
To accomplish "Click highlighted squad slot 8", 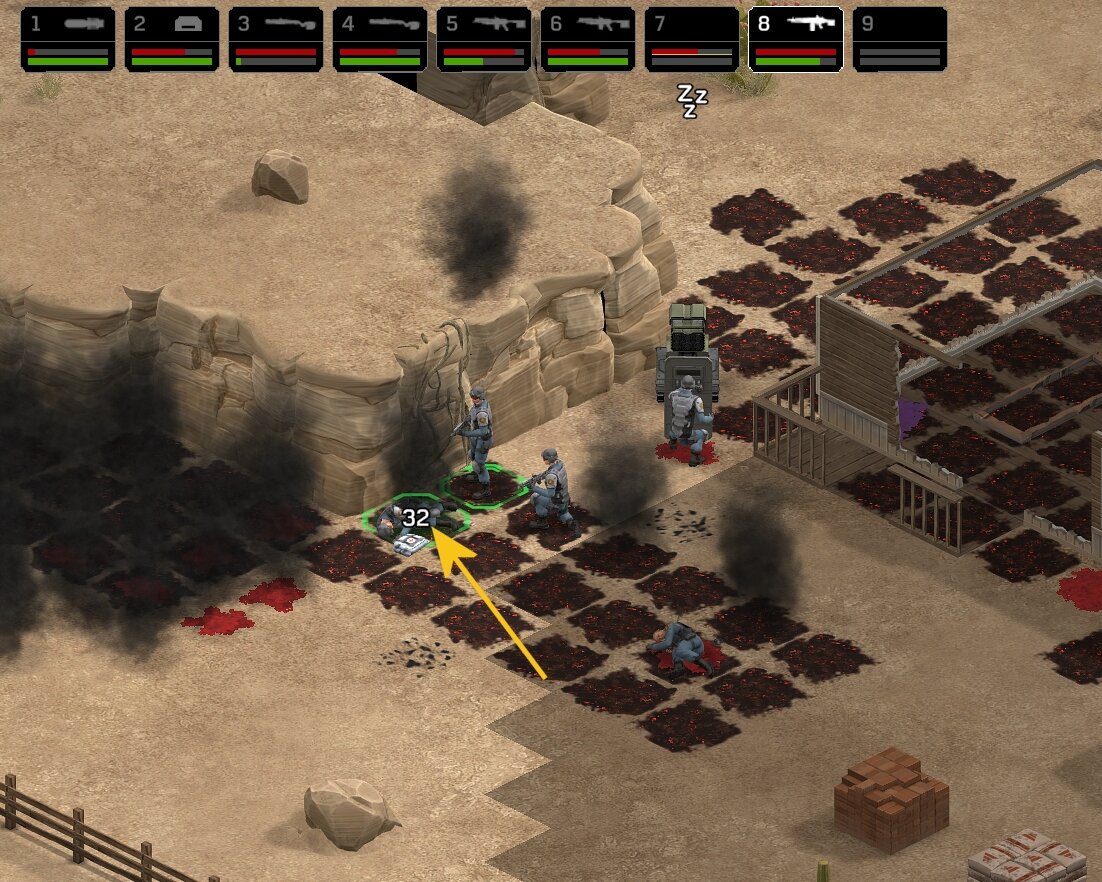I will 796,40.
